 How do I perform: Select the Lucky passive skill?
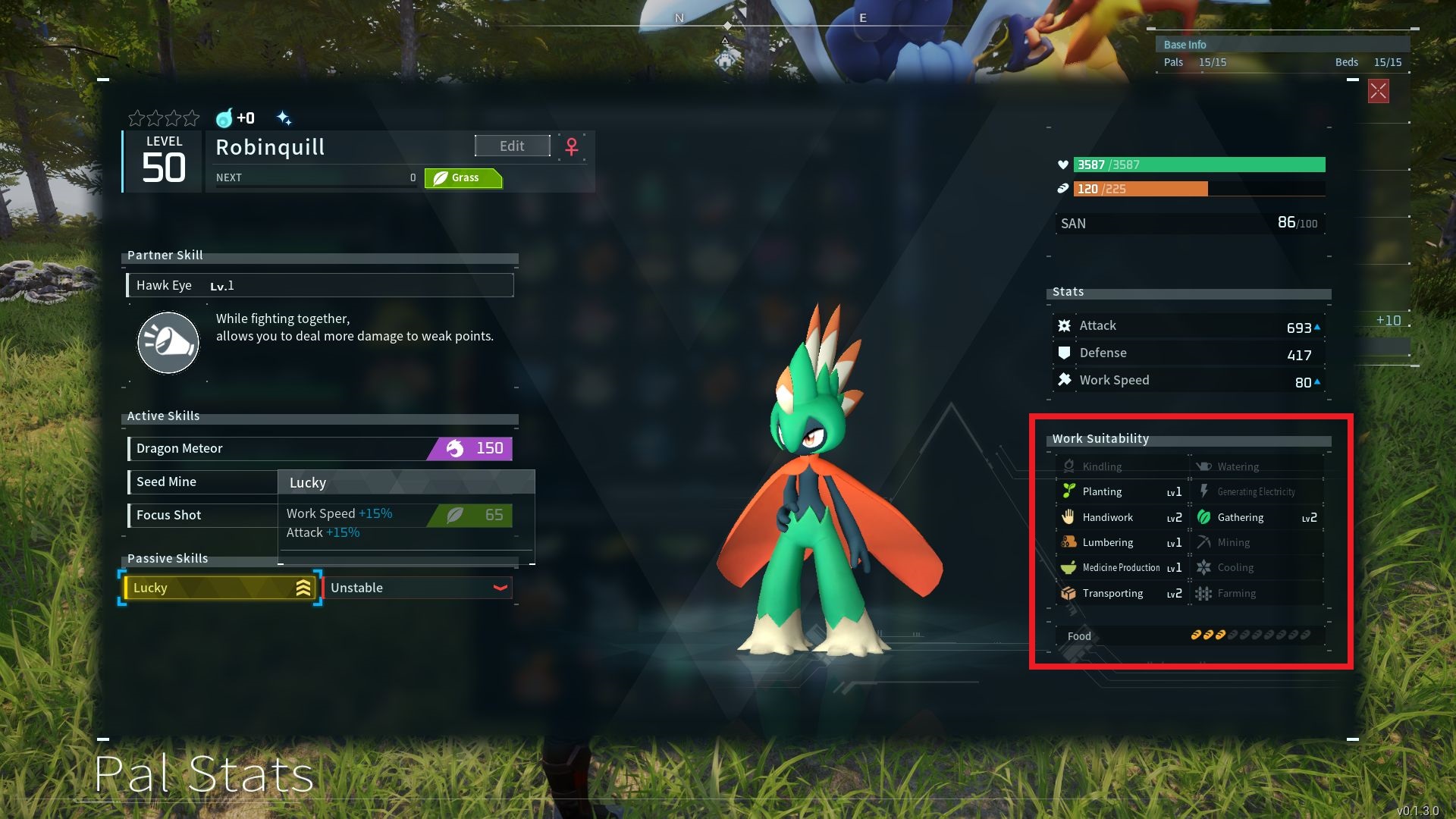pos(220,588)
